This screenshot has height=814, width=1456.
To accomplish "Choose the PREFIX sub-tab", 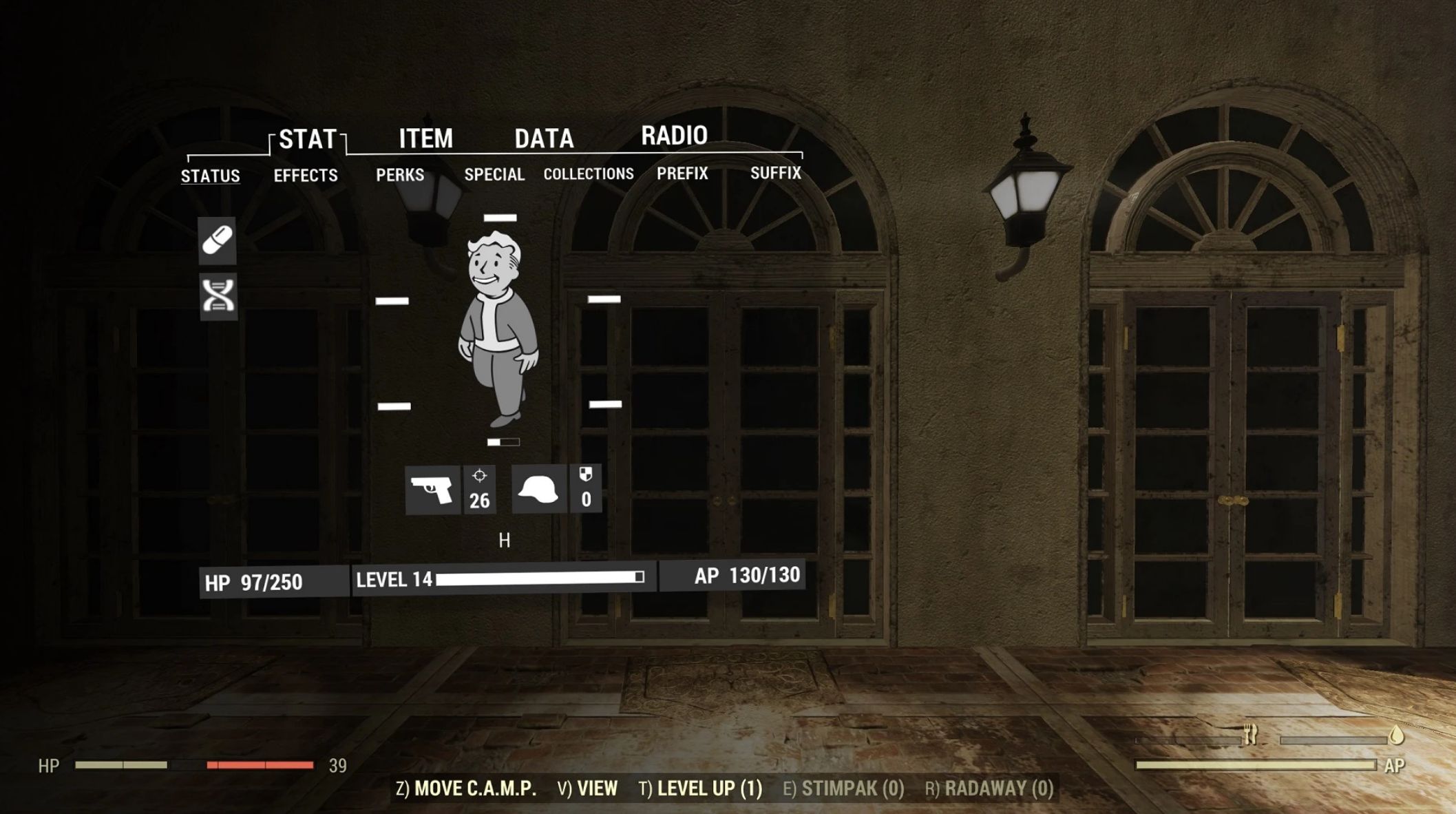I will [x=682, y=174].
